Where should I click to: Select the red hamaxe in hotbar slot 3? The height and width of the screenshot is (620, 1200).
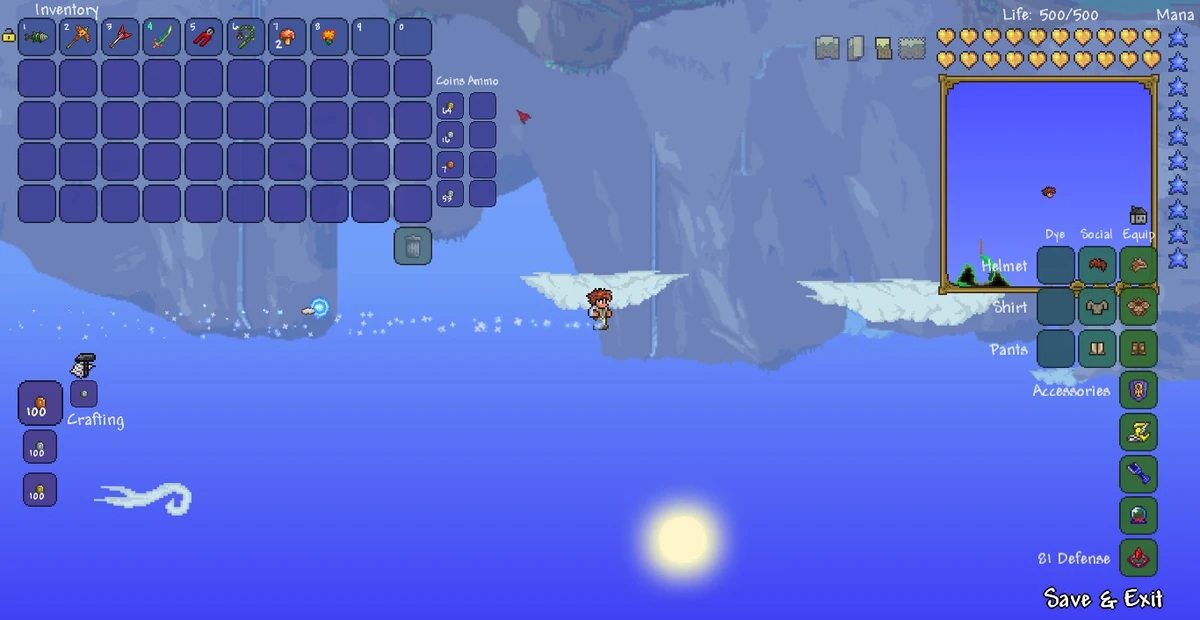(121, 37)
